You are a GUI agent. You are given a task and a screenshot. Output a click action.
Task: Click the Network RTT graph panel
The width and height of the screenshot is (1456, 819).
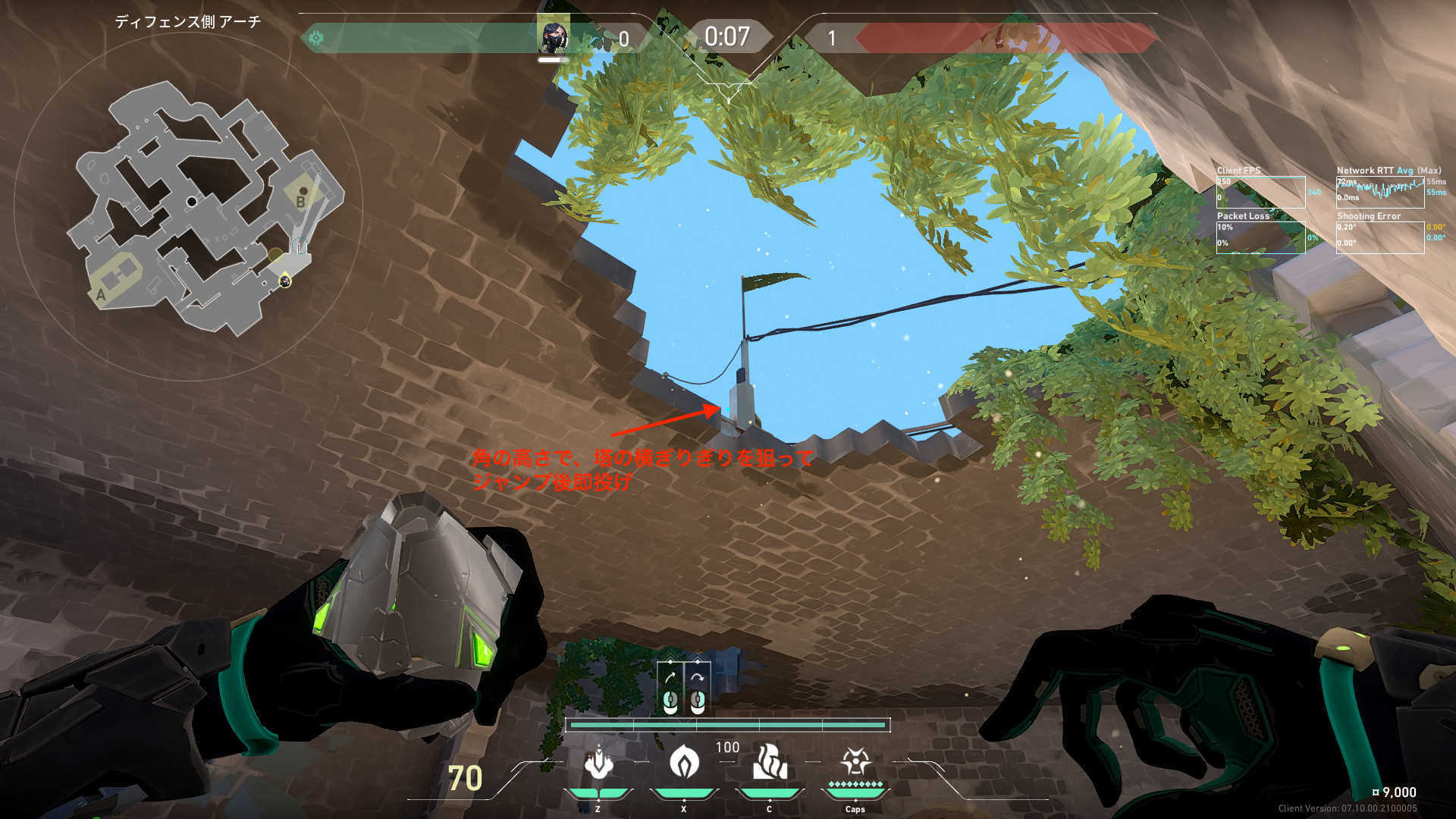(1380, 193)
